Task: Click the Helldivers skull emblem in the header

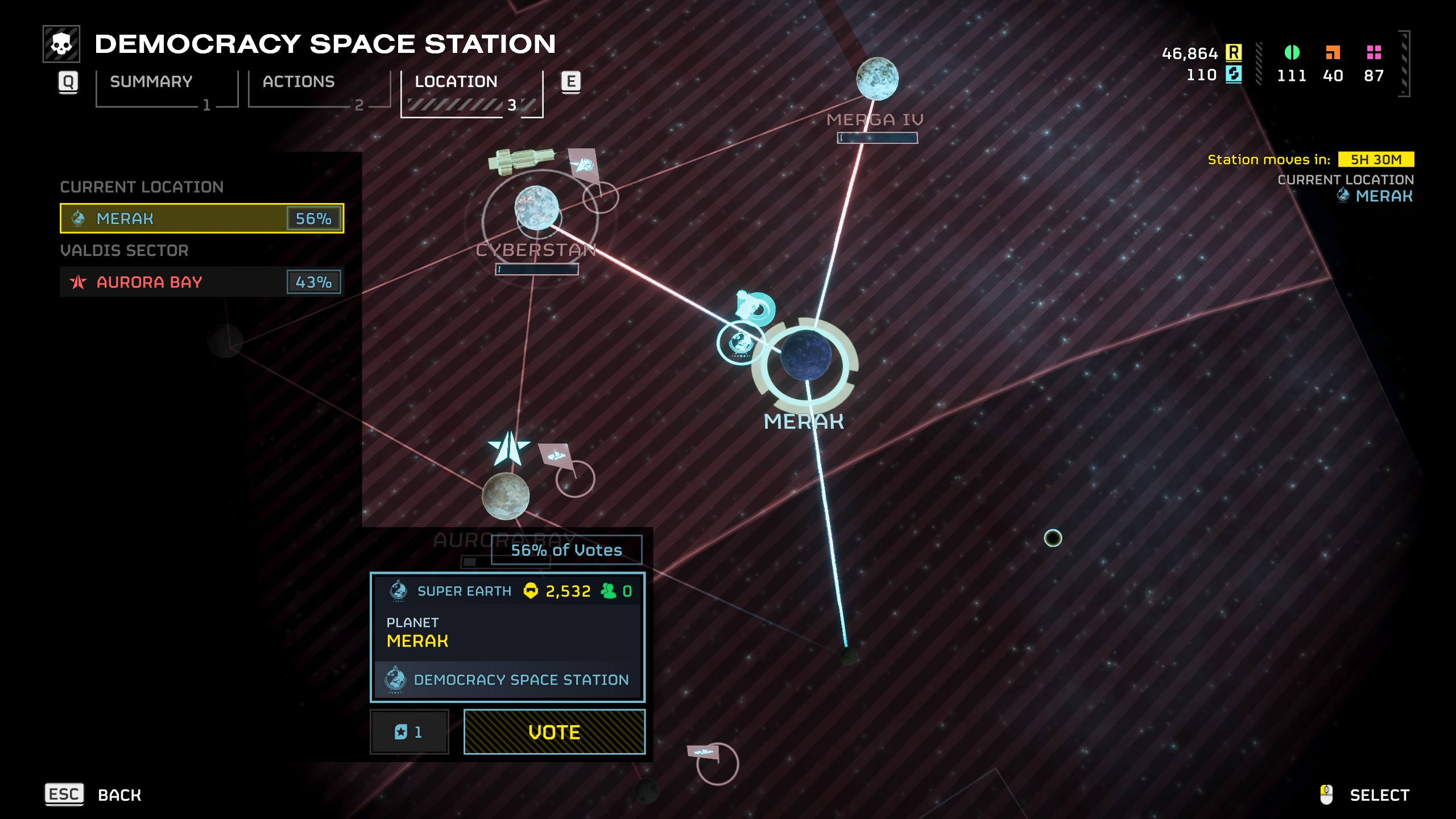Action: pos(63,43)
